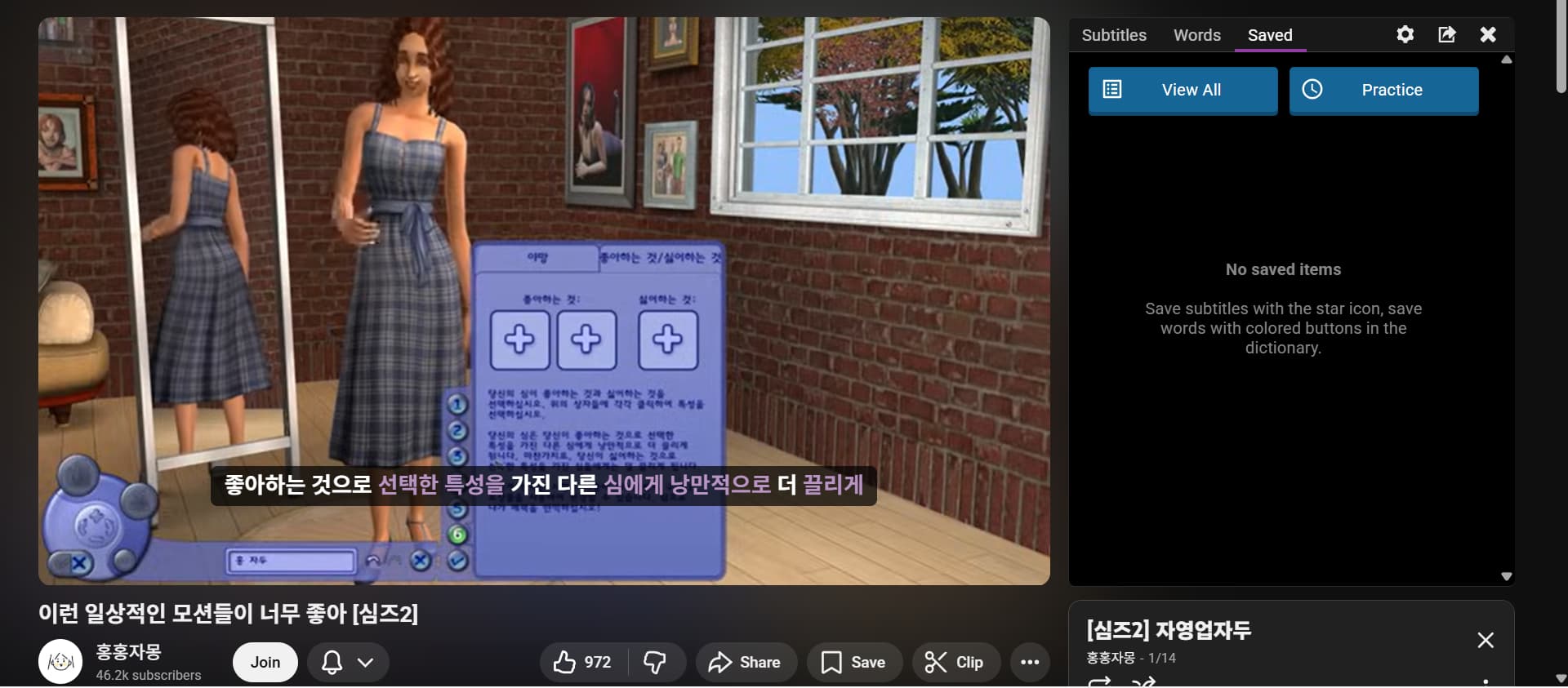Switch to the 야망 (Aspiration) tab
This screenshot has width=1568, height=688.
coord(537,258)
